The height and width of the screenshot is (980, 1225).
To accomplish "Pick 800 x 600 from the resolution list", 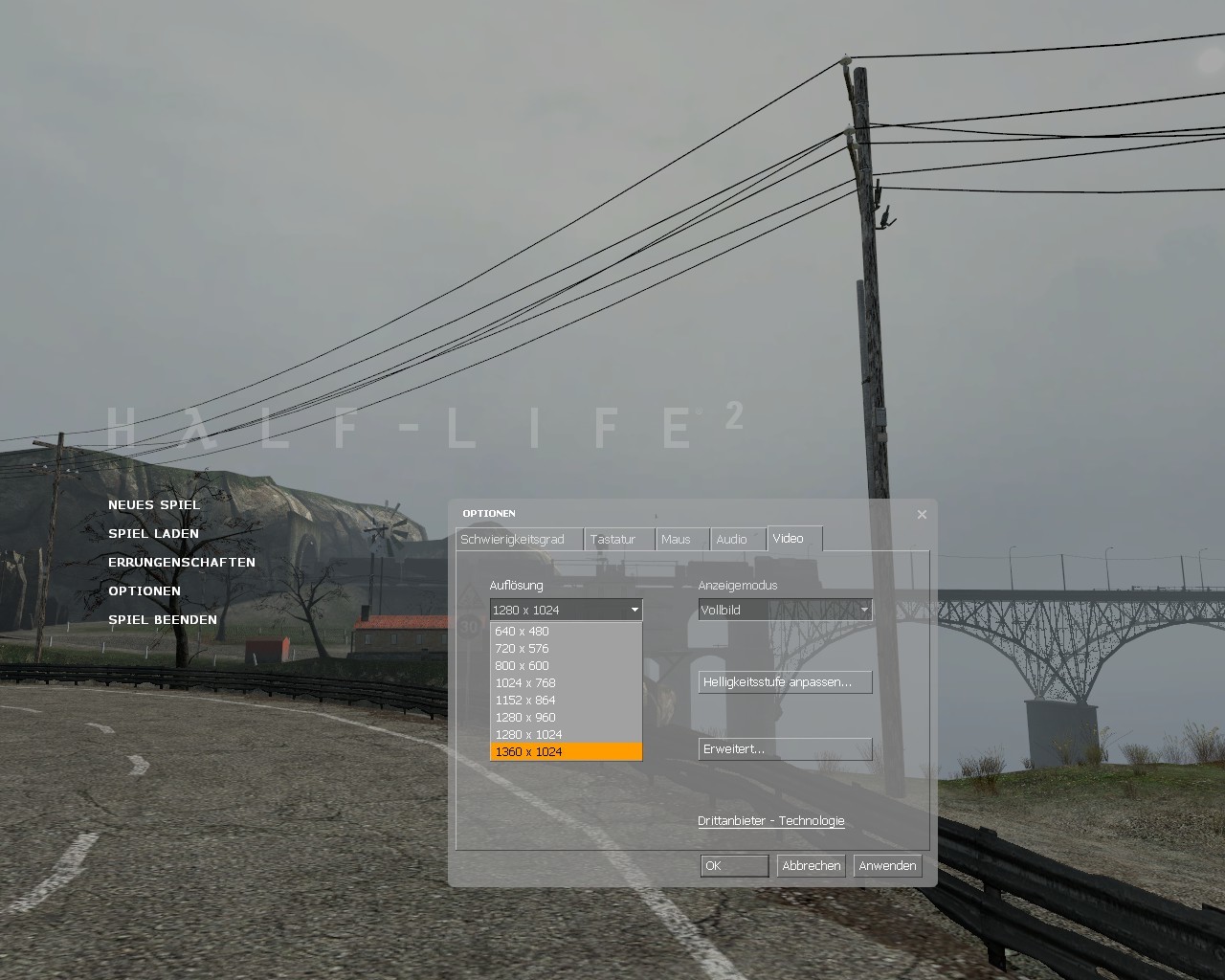I will [x=522, y=665].
